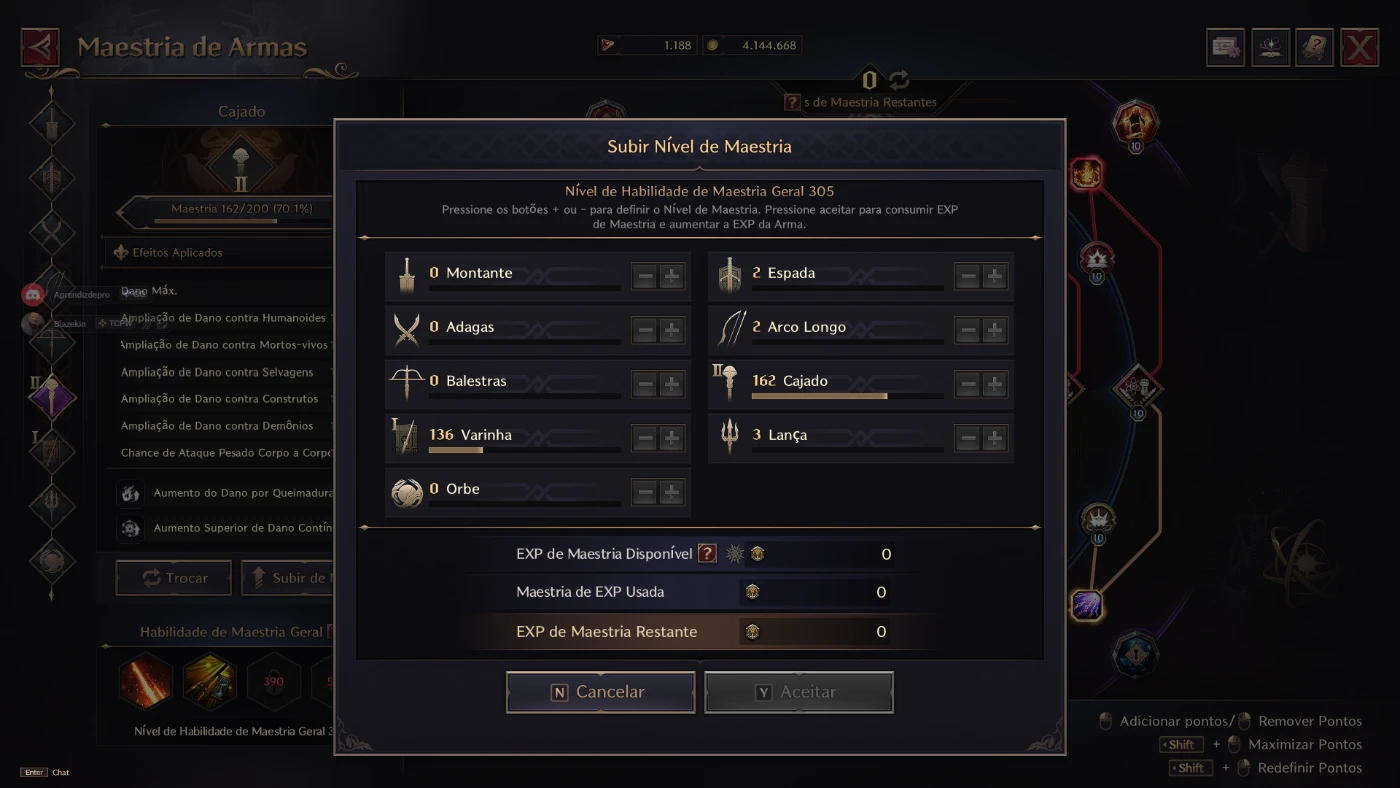Add a point to Orbe mastery

672,492
